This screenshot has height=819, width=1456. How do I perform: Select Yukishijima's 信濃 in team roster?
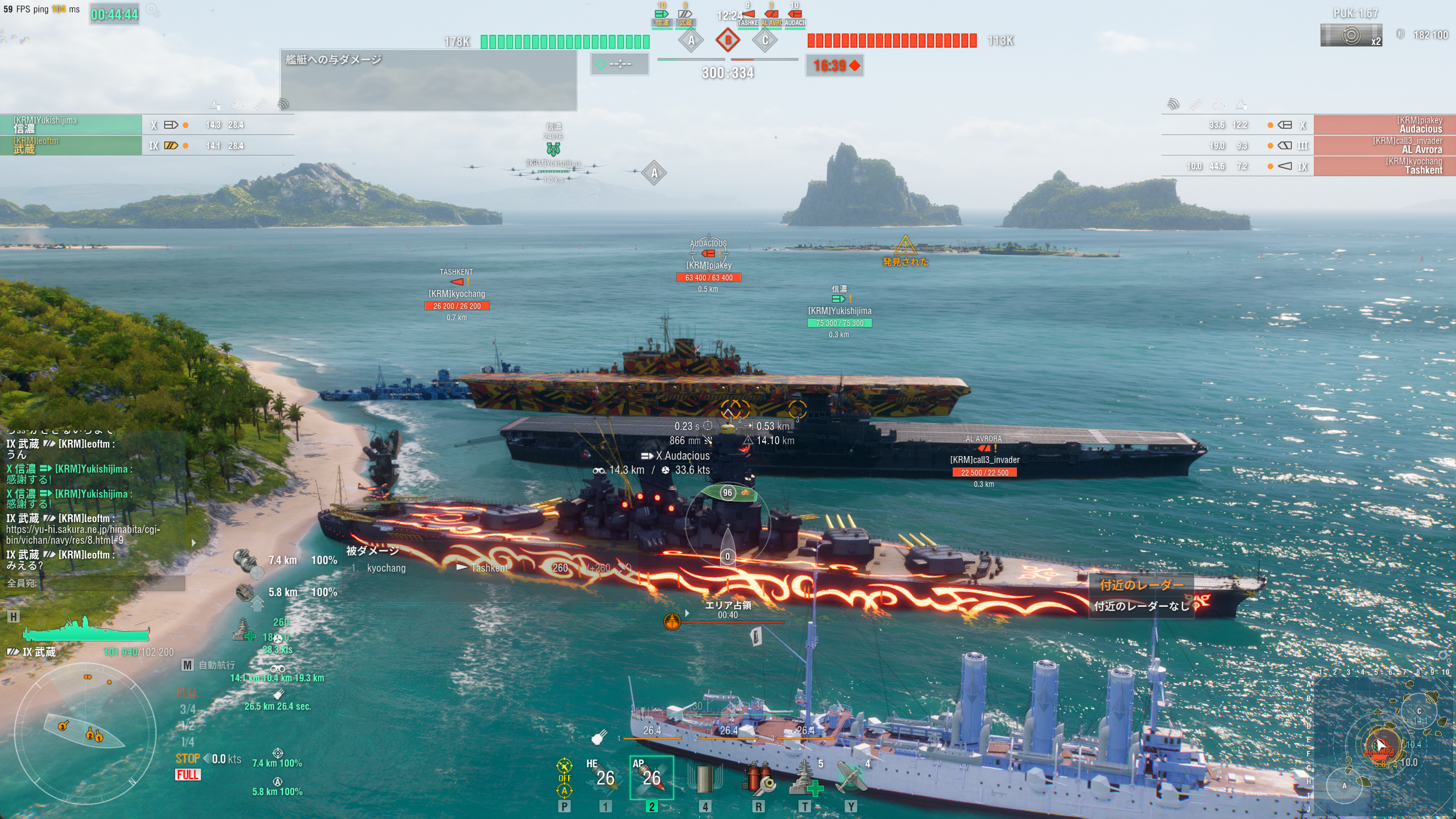pos(71,125)
